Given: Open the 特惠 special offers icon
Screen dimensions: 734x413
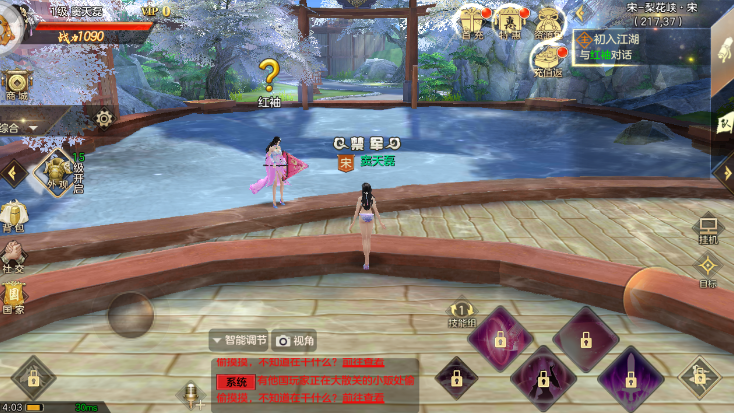Looking at the screenshot, I should click(510, 22).
